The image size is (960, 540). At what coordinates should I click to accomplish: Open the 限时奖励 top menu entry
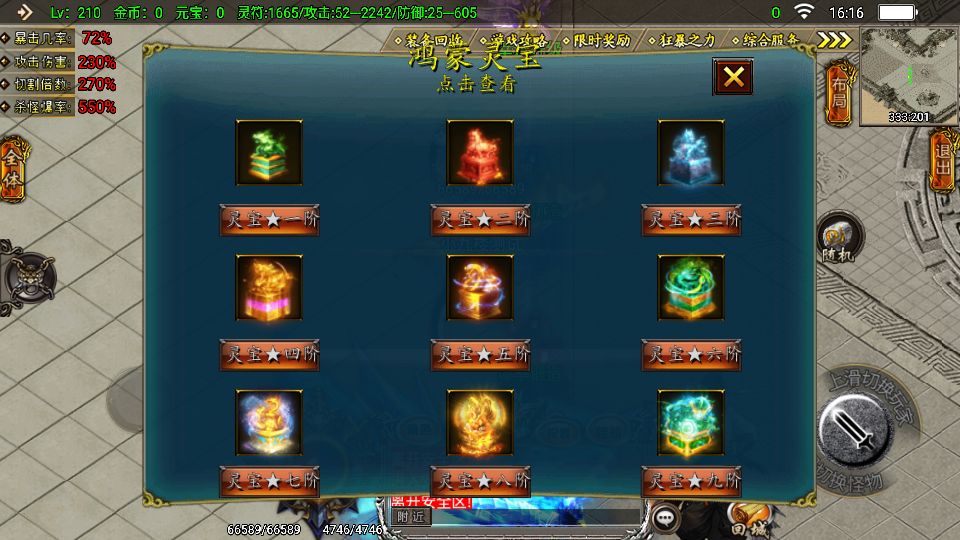[601, 41]
